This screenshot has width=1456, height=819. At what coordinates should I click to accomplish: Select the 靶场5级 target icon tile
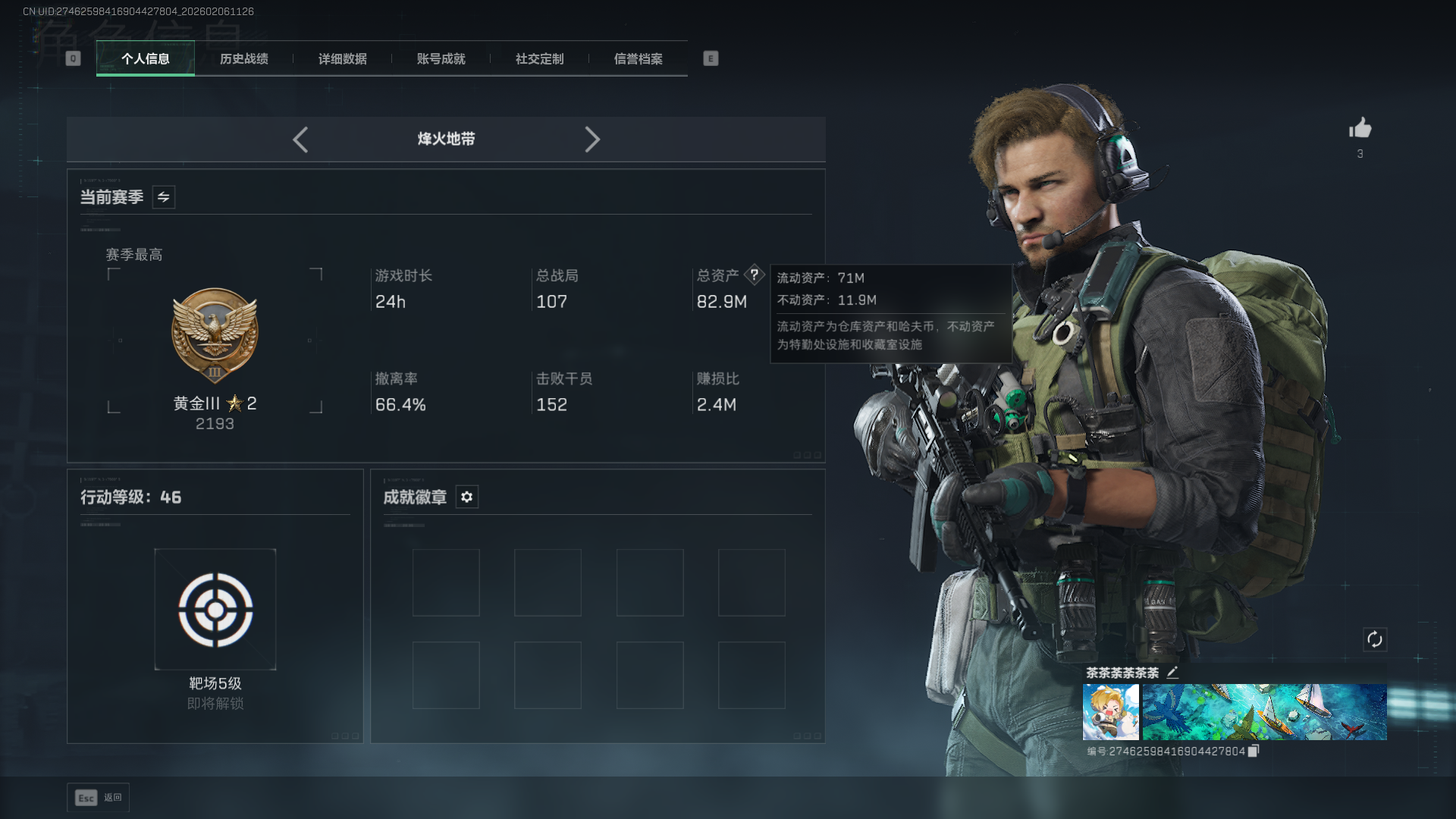[x=215, y=610]
